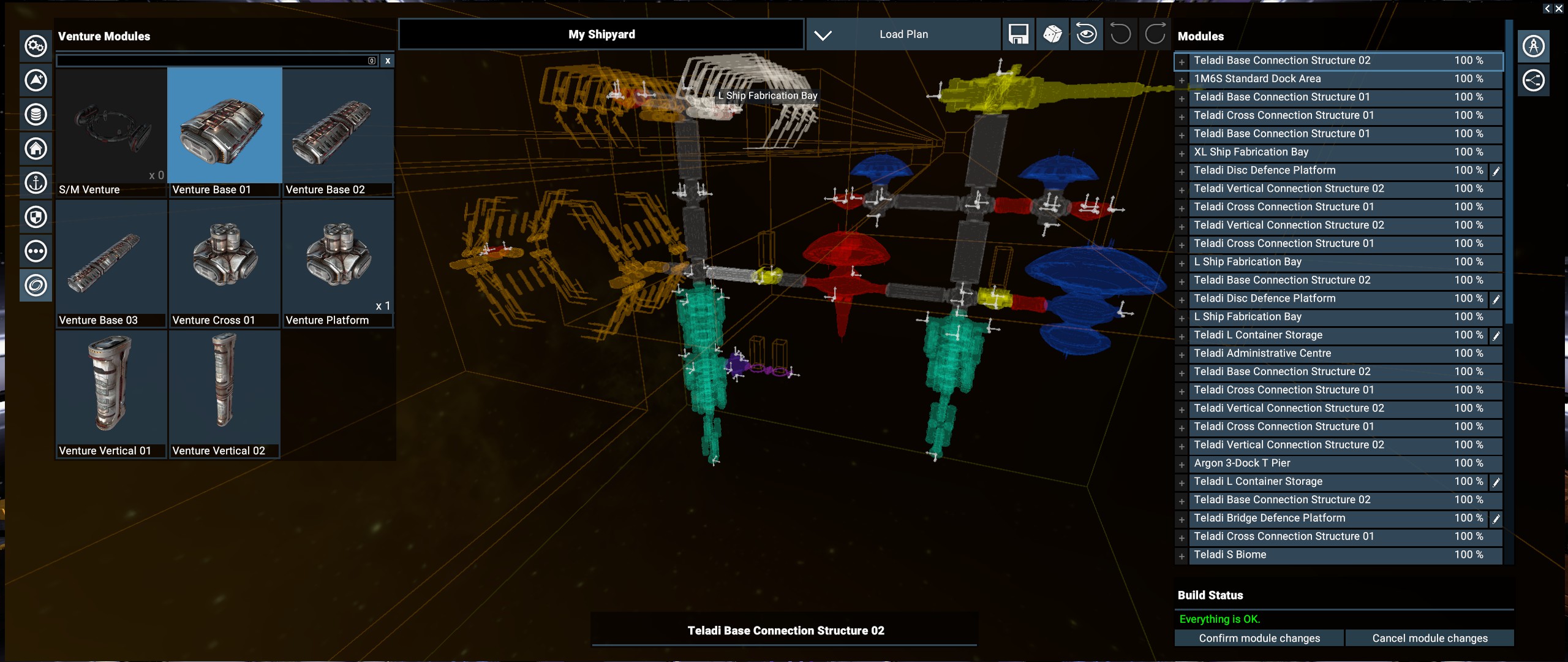Edit the Teladi Bridge Defence Platform loadout

(x=1496, y=519)
